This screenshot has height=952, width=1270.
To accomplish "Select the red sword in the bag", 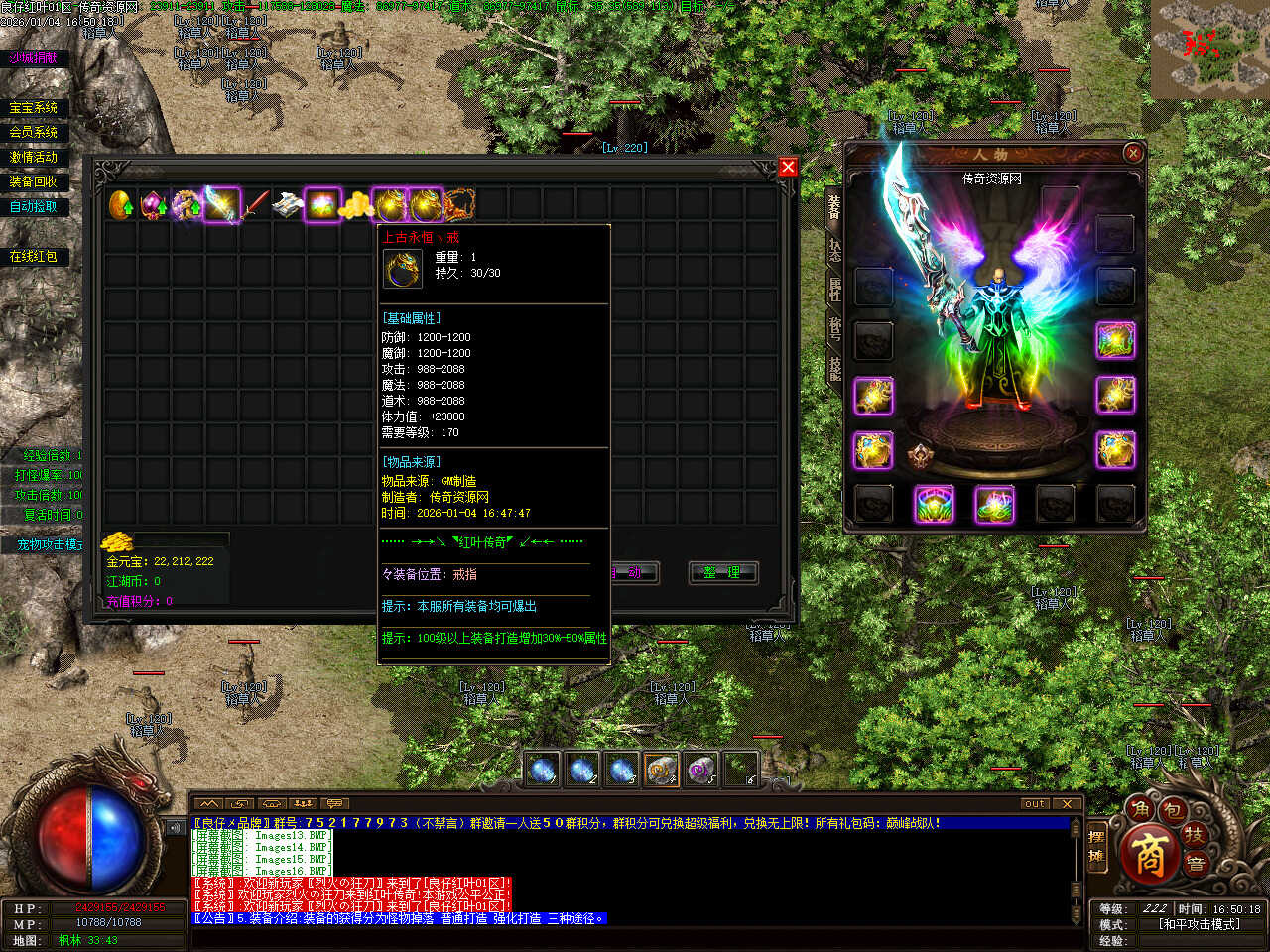I will click(x=257, y=205).
